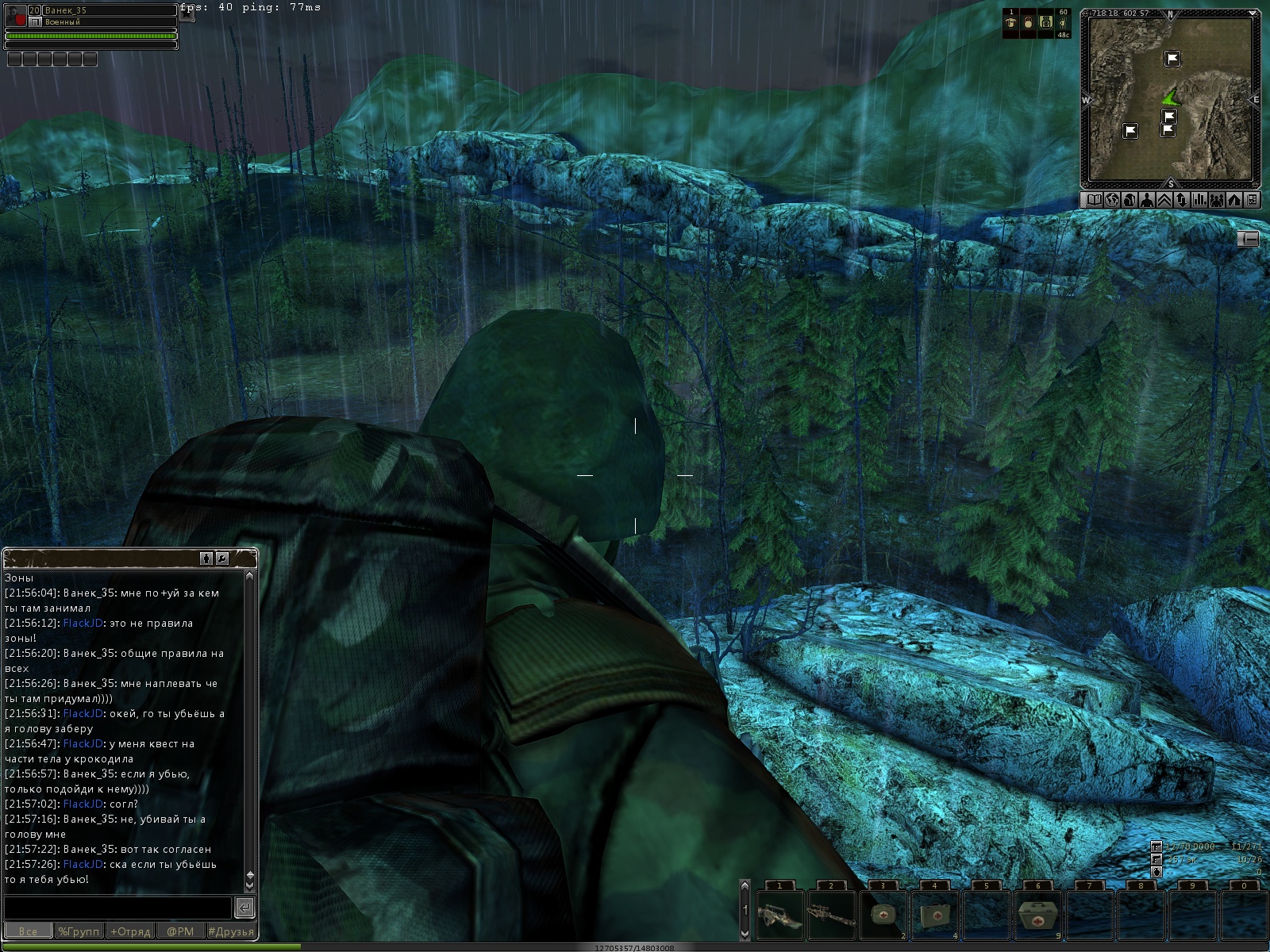This screenshot has height=952, width=1270.
Task: Open the character silhouette panel
Action: (x=1146, y=200)
